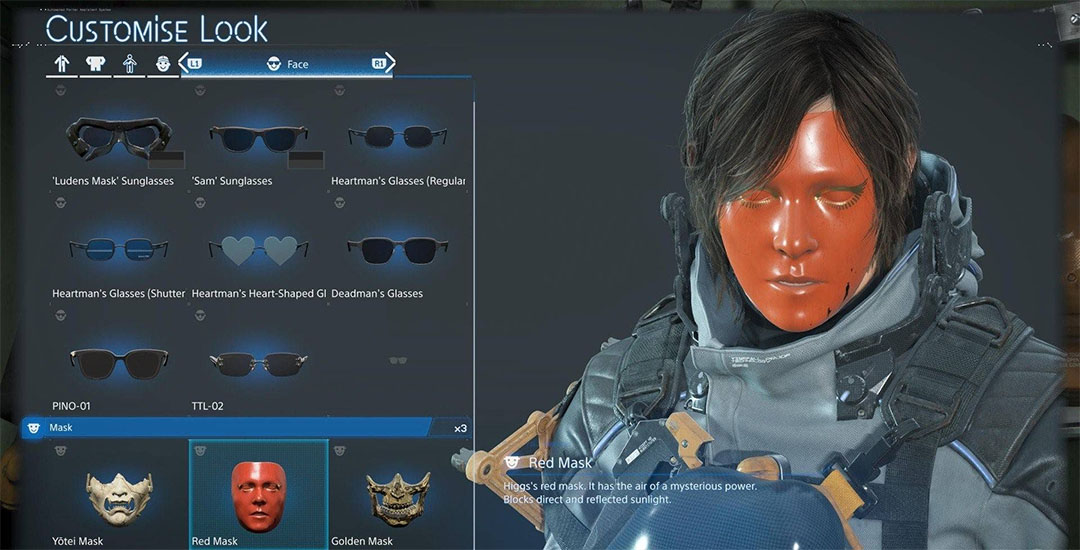Pick Heartman's Heart-Shaped Glasses
The height and width of the screenshot is (550, 1080).
click(x=258, y=250)
